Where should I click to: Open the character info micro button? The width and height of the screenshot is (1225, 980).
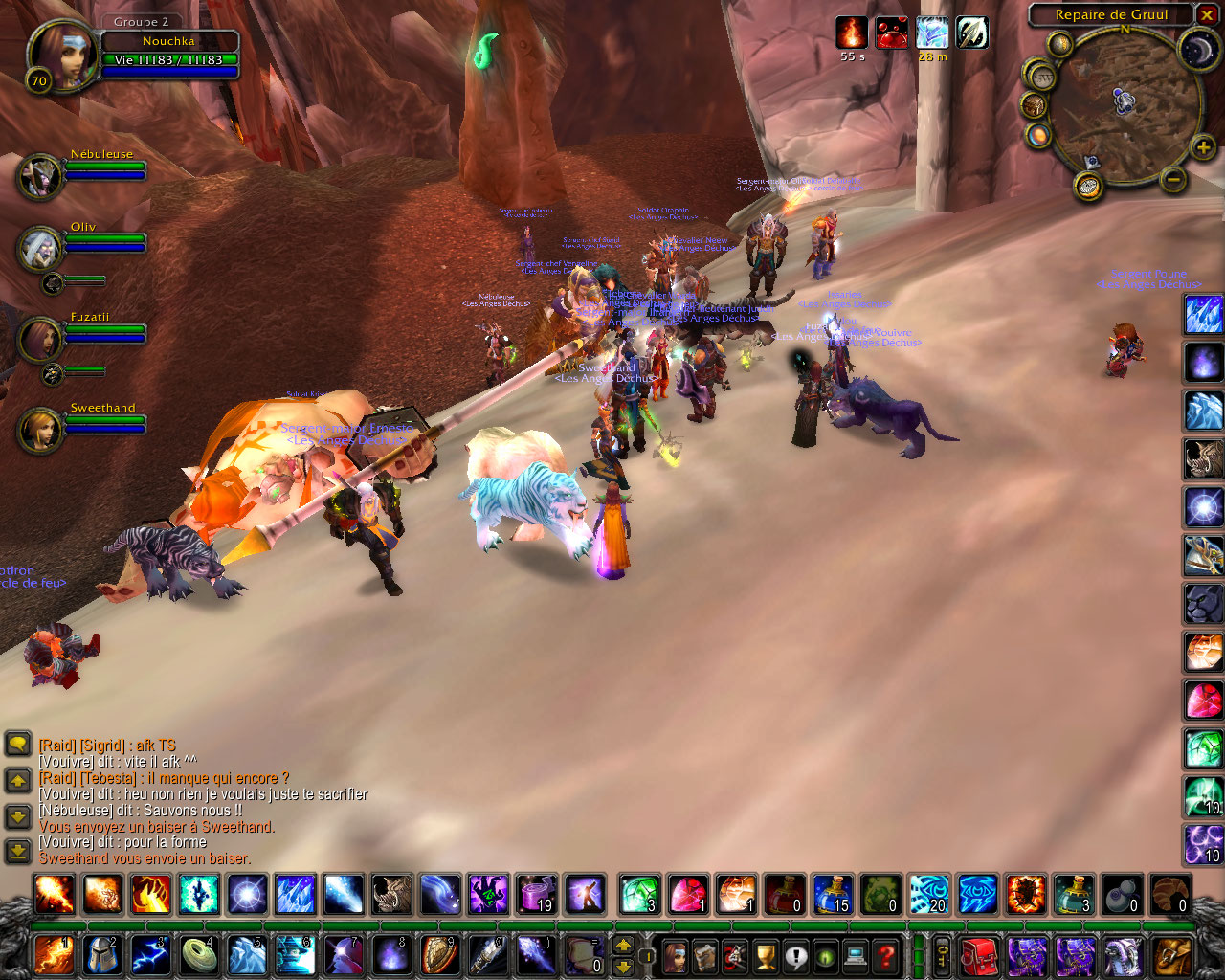[x=676, y=955]
